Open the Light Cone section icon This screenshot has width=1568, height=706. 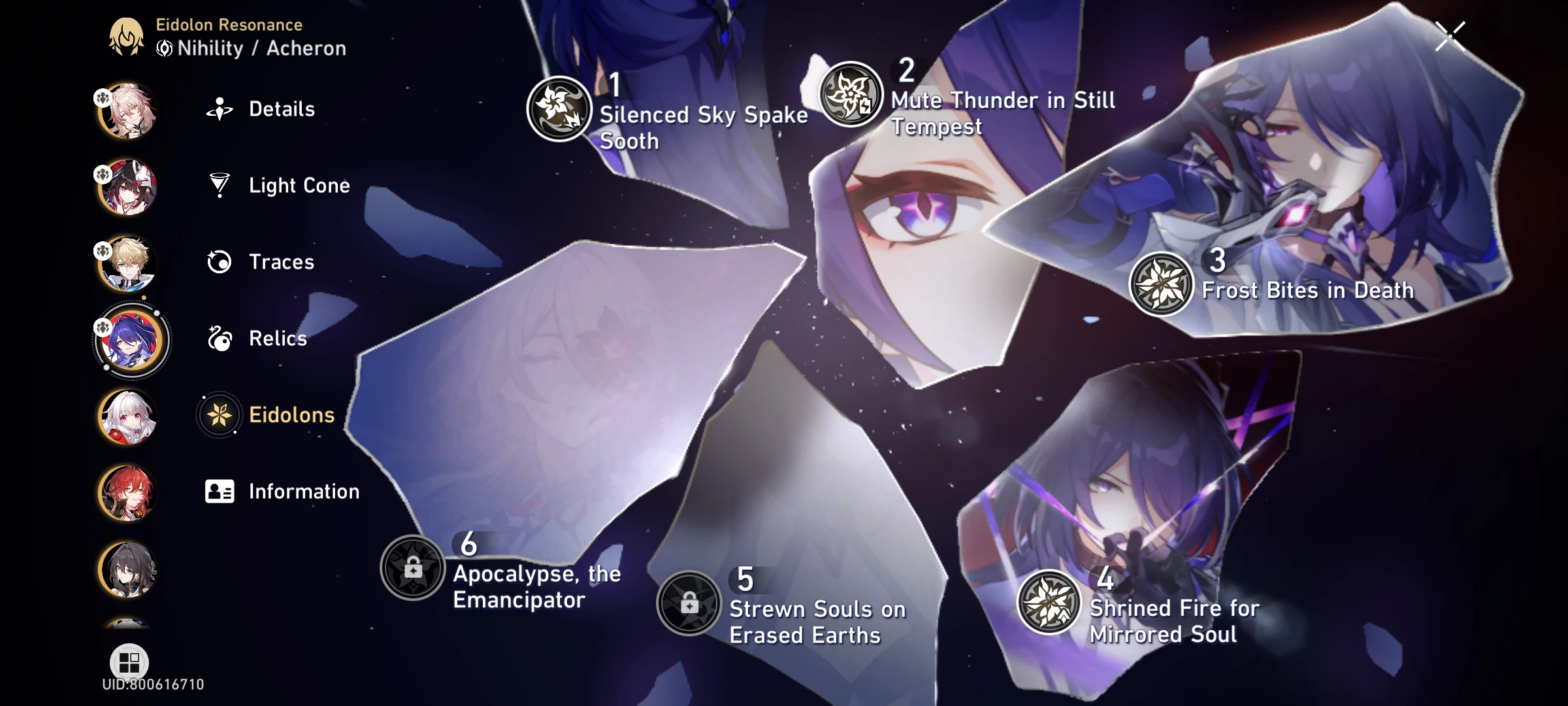click(x=220, y=186)
